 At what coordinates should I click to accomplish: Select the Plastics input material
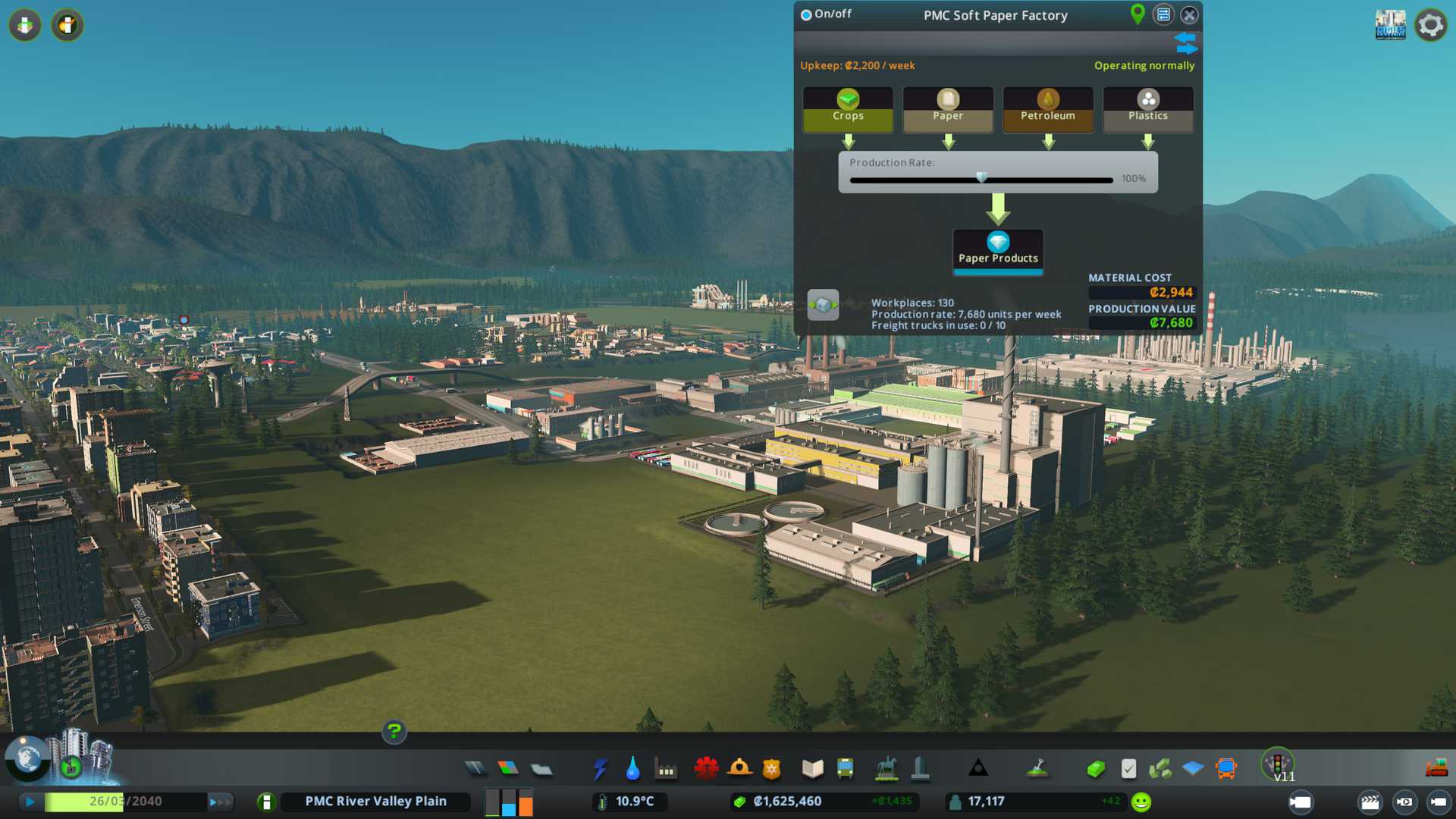click(x=1147, y=108)
